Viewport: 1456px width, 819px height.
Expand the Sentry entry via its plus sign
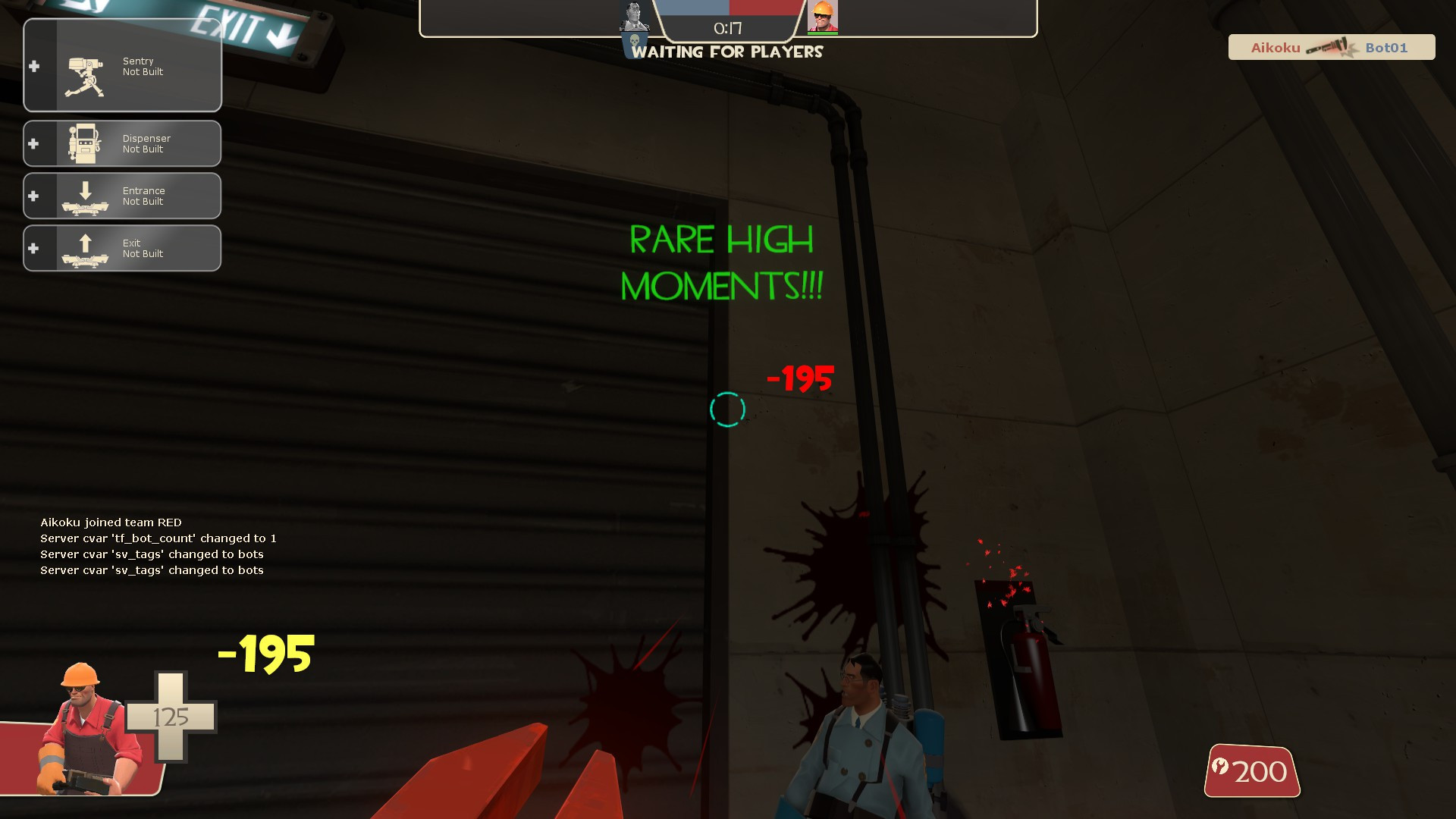[33, 66]
